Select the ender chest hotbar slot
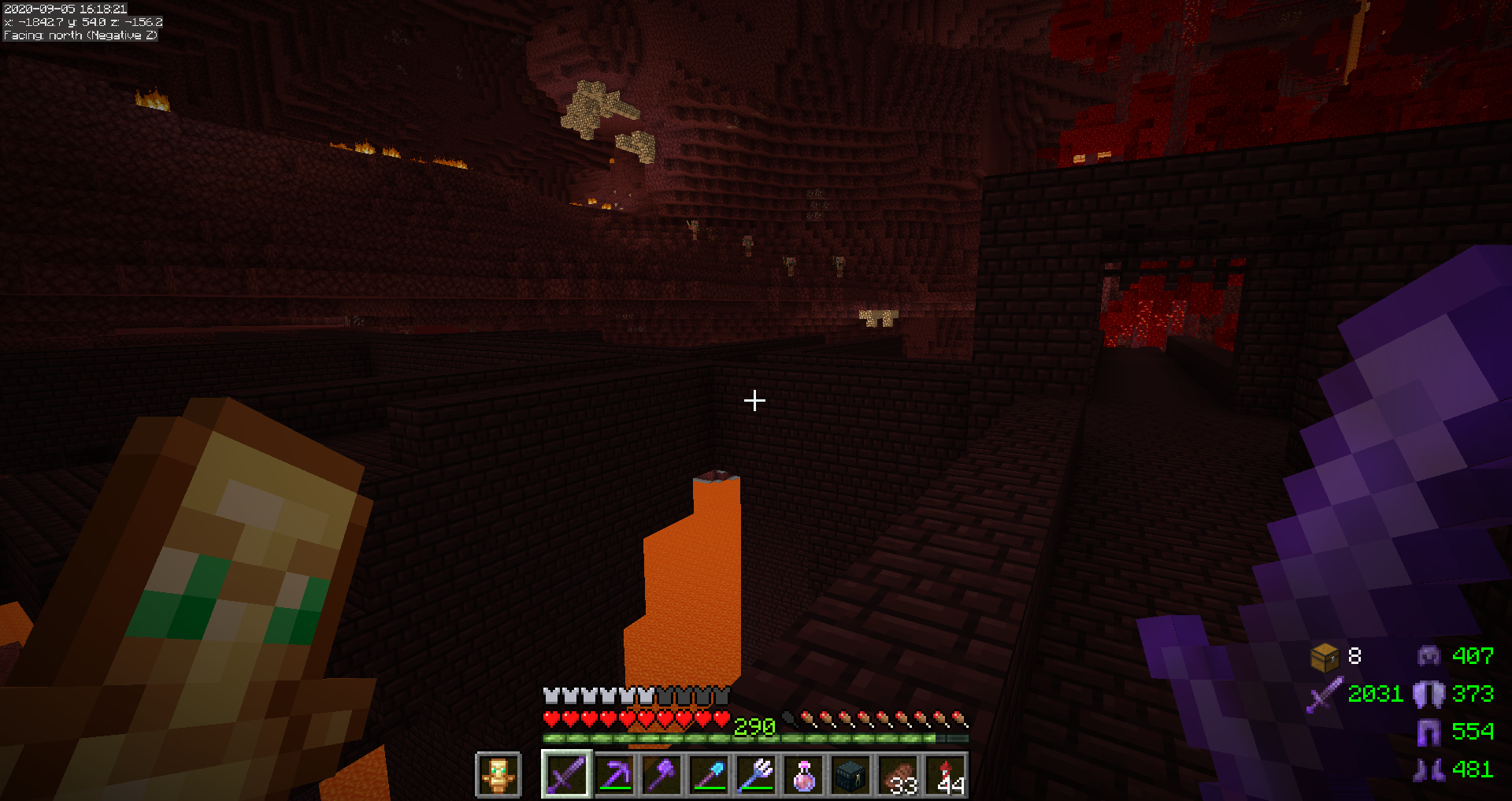 850,775
